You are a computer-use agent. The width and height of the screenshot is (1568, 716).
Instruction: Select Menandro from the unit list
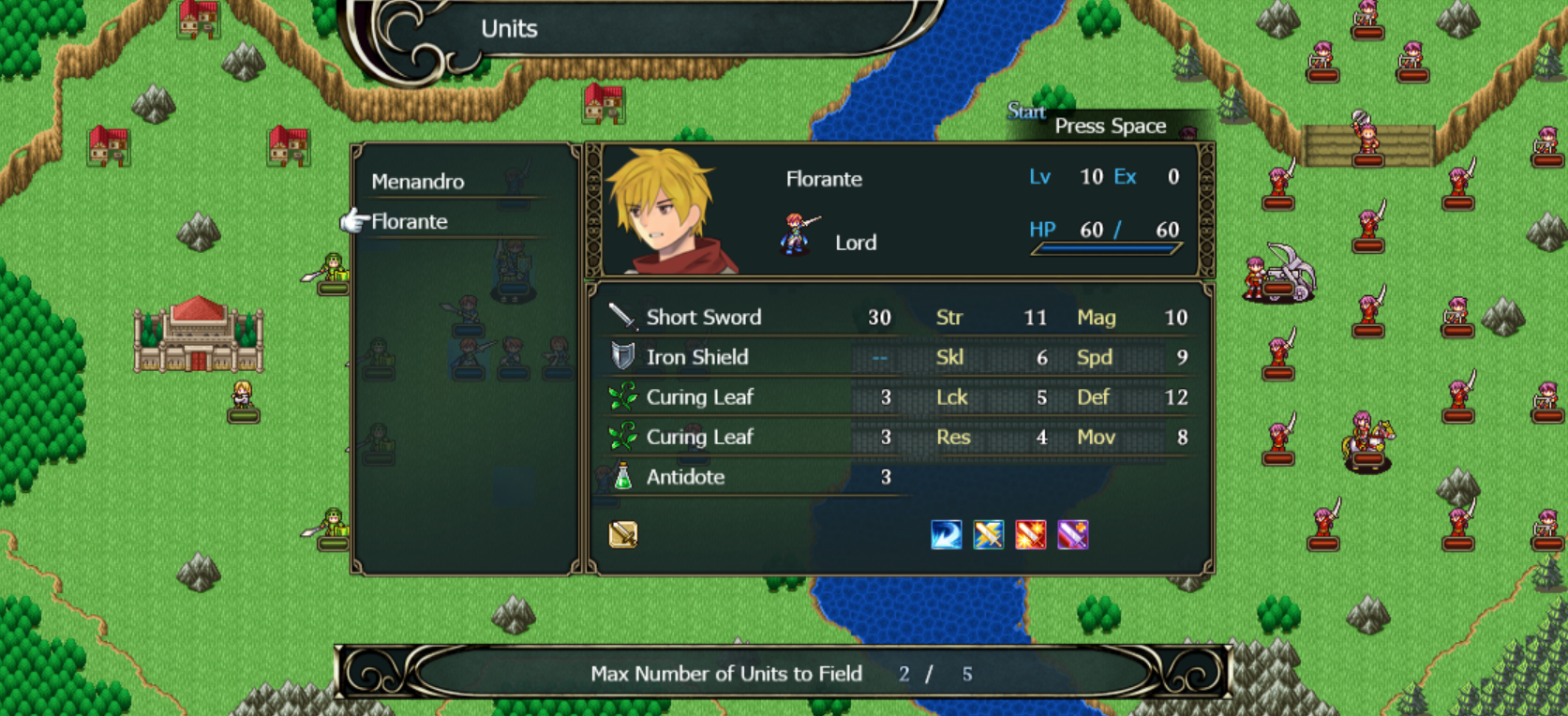click(418, 182)
